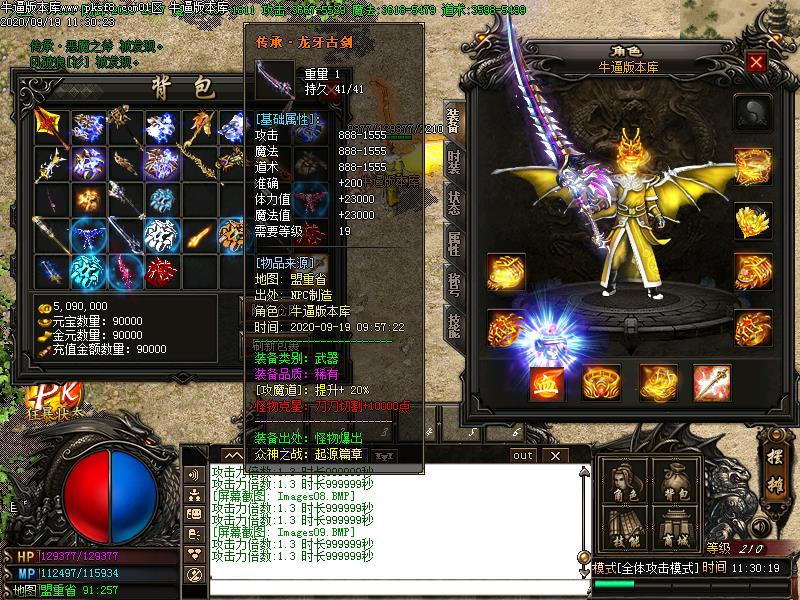Select the 血 (blood) equipment slot
This screenshot has height=600, width=800.
point(546,382)
